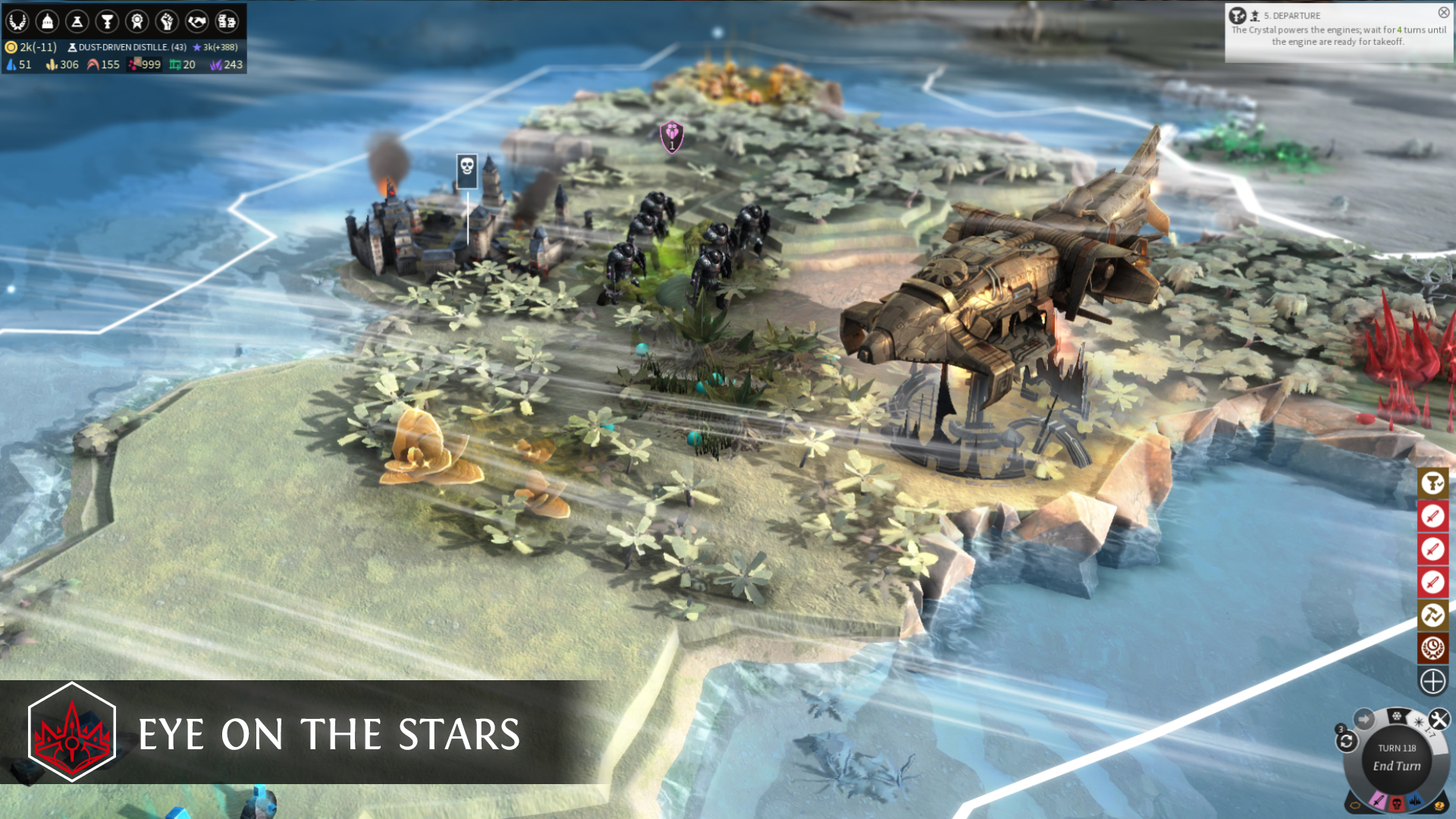Open the completed quest chalice notification
This screenshot has width=1456, height=819.
click(x=1432, y=483)
